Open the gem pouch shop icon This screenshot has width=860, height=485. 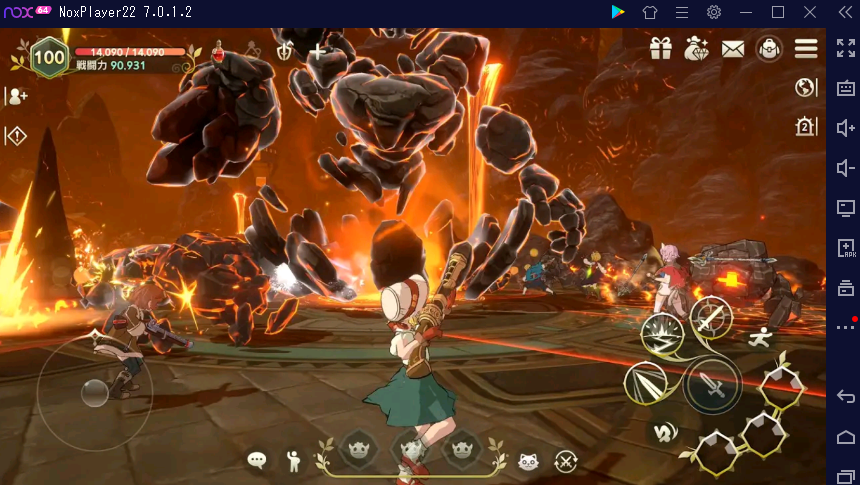[696, 48]
